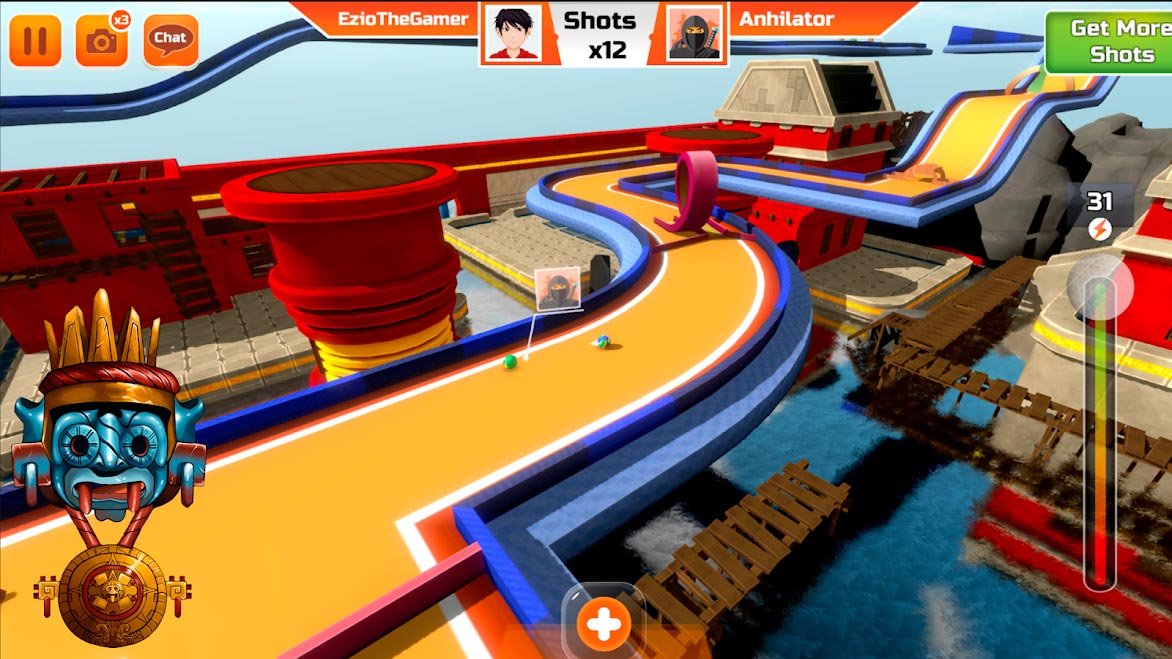Click Anhilator's ninja avatar

696,34
